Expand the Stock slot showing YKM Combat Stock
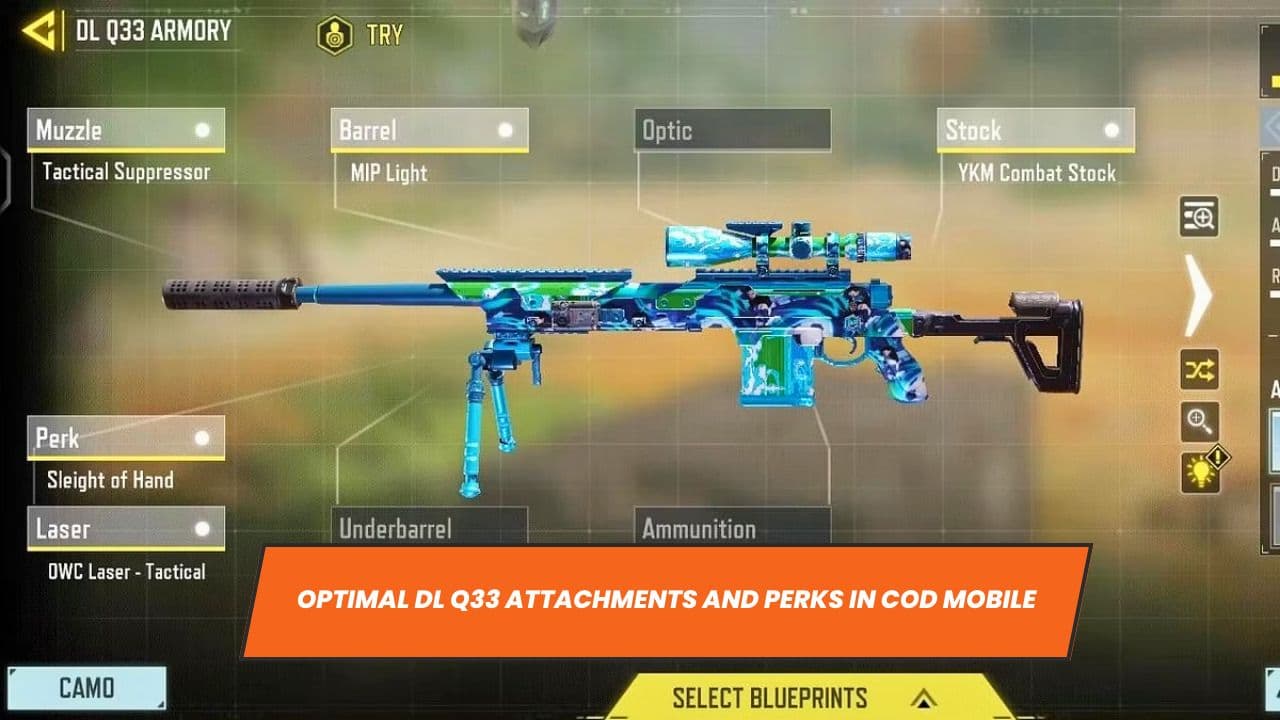 [1036, 129]
